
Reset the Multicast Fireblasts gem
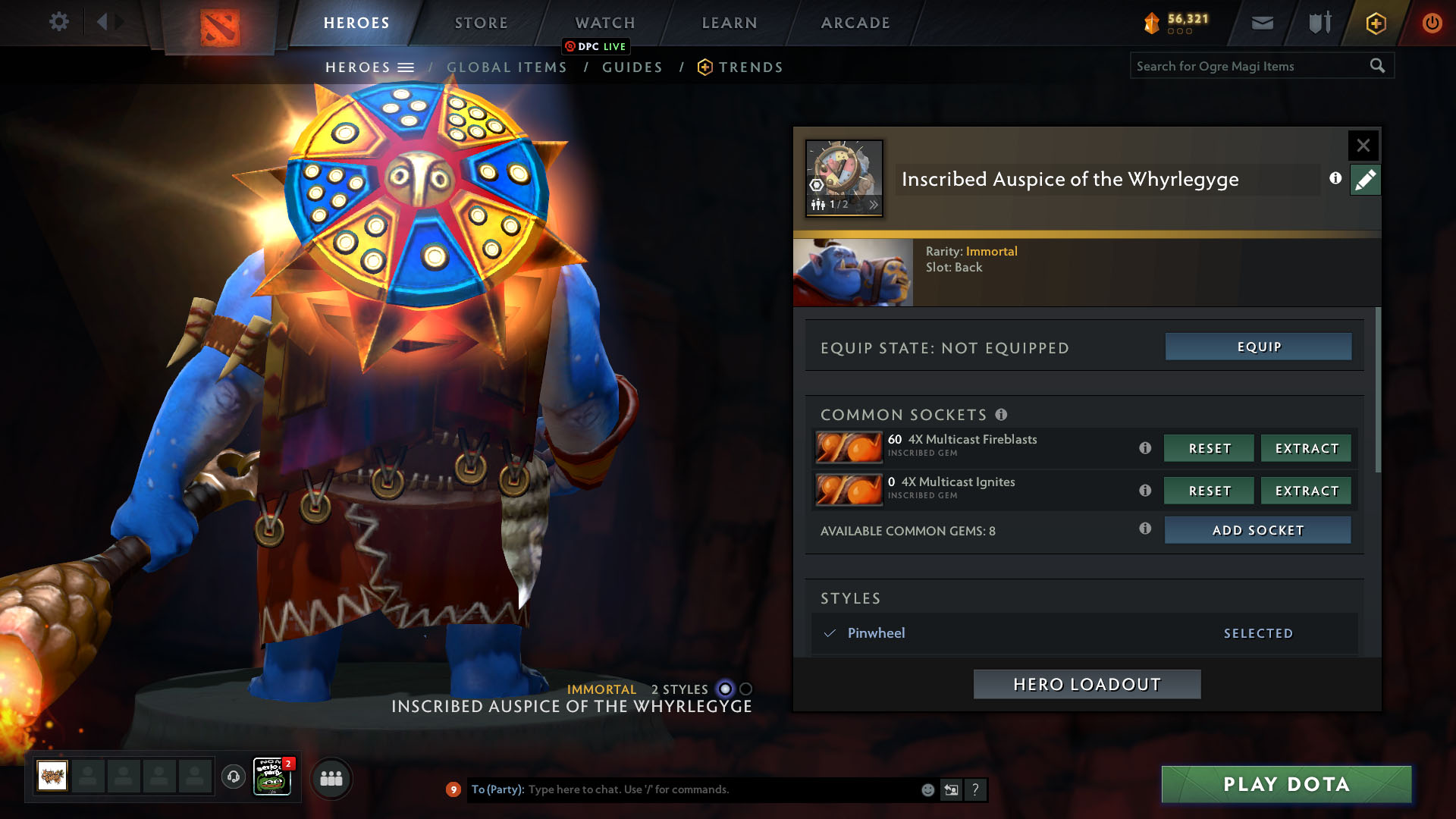(x=1209, y=448)
